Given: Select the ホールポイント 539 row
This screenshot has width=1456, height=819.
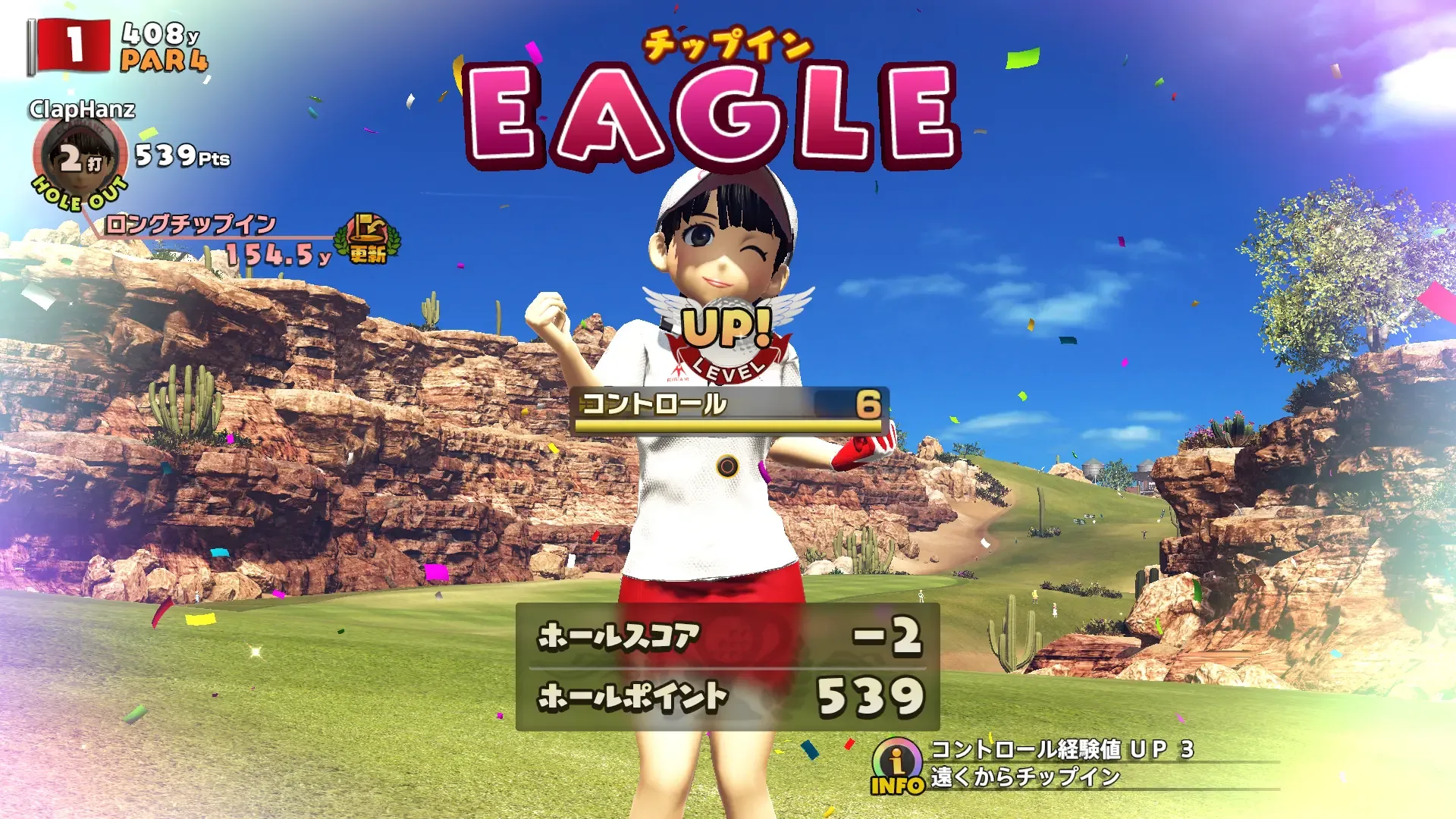Looking at the screenshot, I should click(x=724, y=695).
